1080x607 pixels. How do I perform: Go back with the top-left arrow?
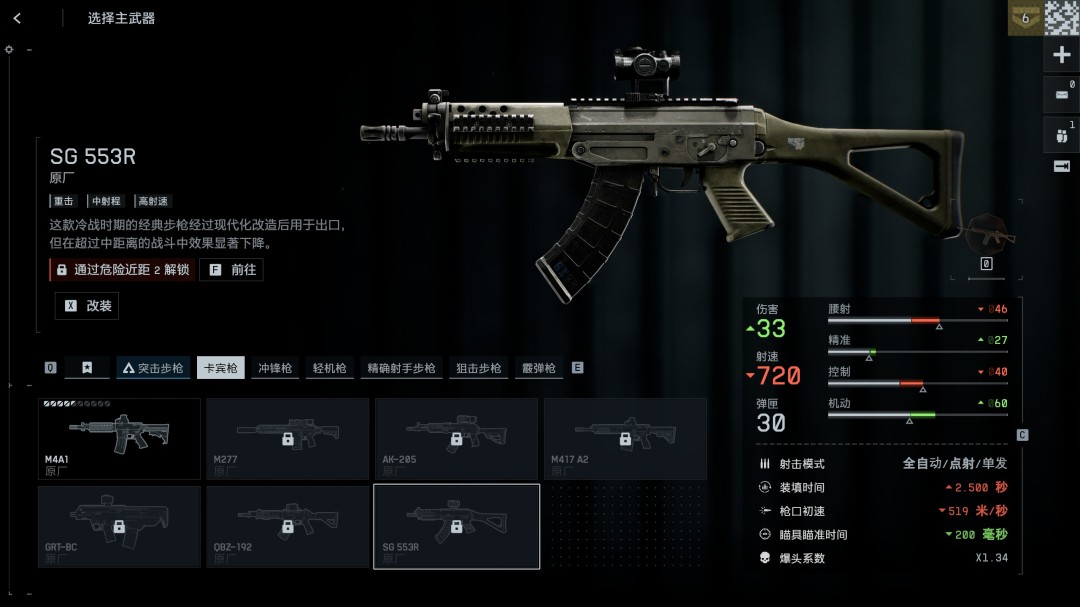click(17, 18)
